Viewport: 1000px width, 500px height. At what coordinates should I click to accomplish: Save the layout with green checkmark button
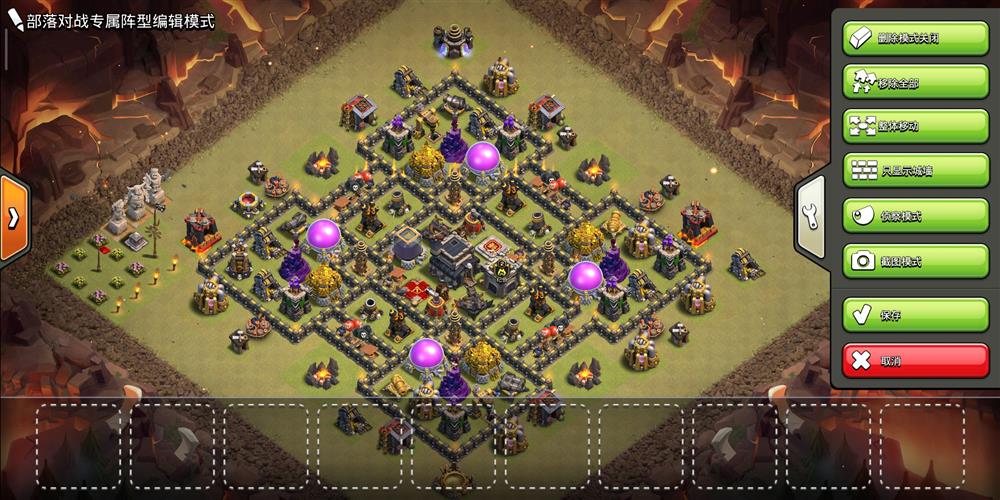coord(901,314)
